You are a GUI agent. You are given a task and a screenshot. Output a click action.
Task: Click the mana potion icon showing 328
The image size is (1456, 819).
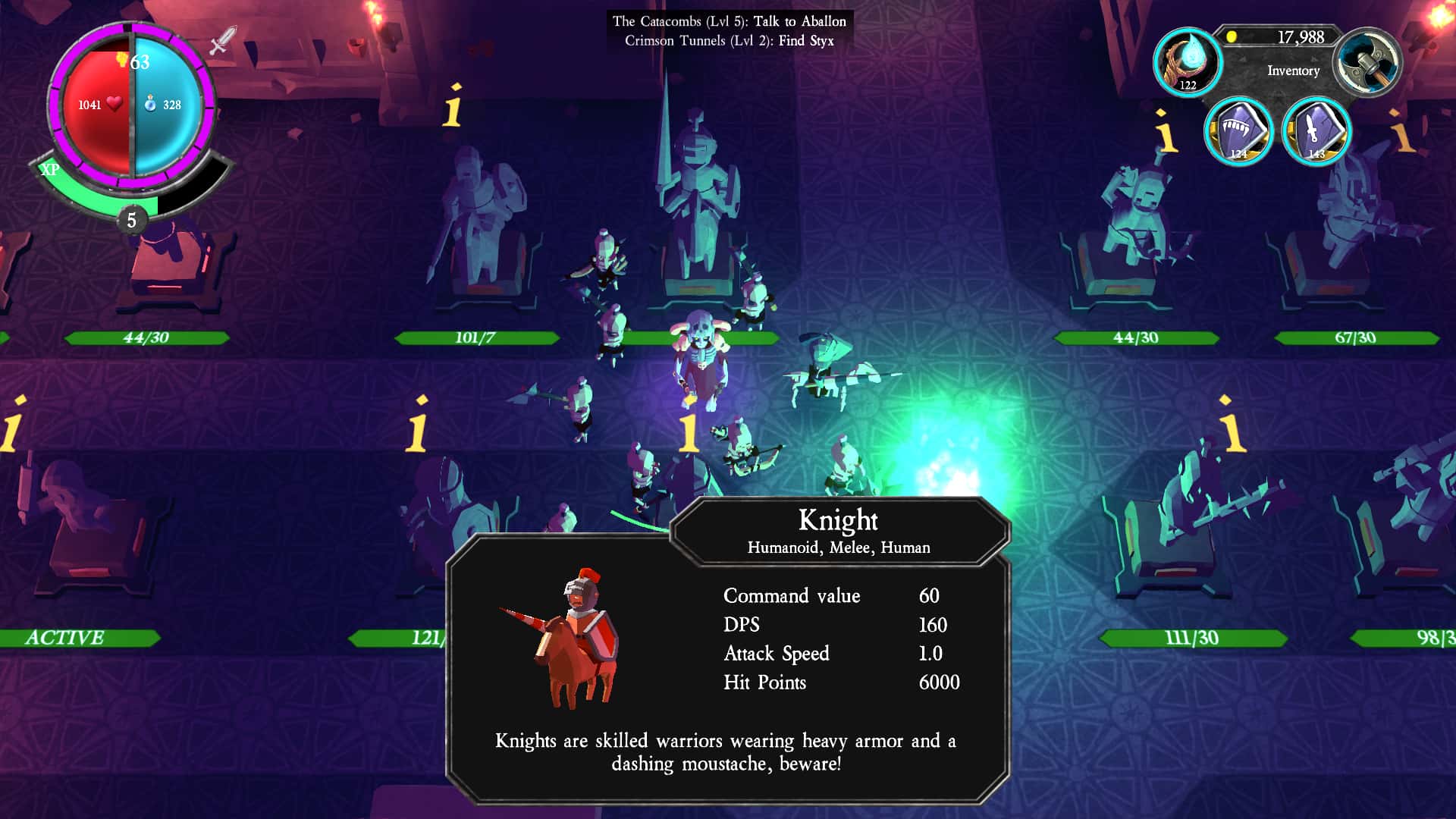pyautogui.click(x=149, y=105)
